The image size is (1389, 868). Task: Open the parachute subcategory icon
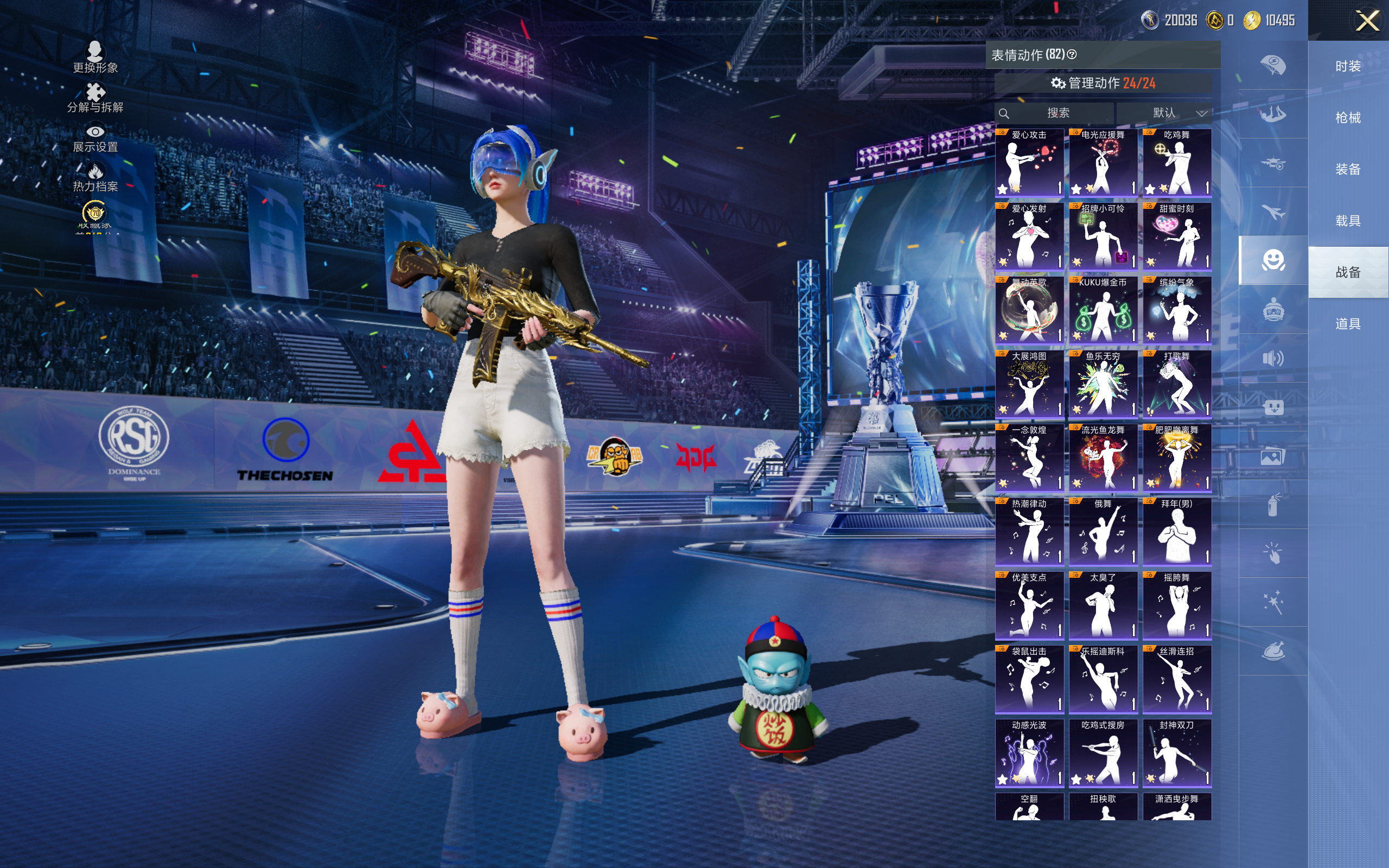1272,65
